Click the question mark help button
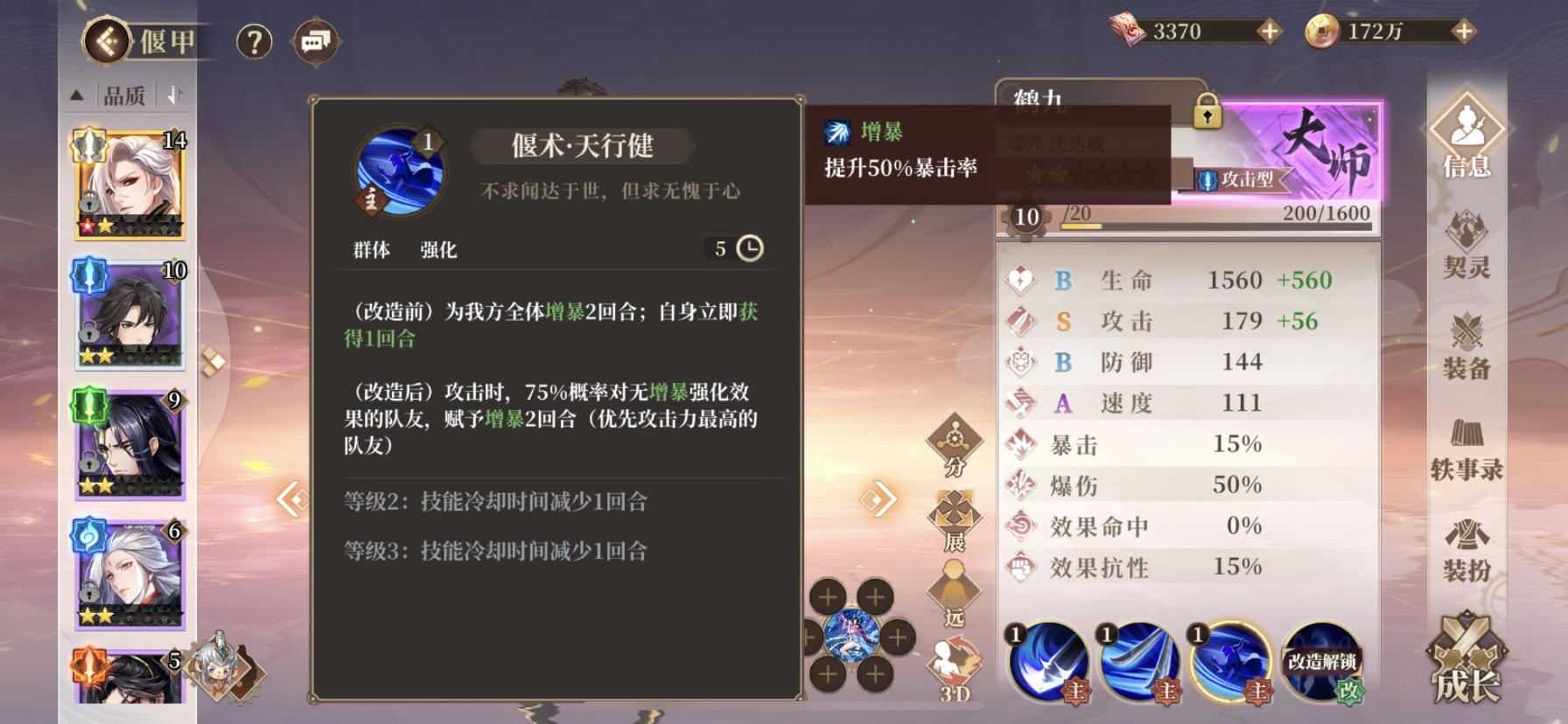The height and width of the screenshot is (724, 1568). [254, 40]
